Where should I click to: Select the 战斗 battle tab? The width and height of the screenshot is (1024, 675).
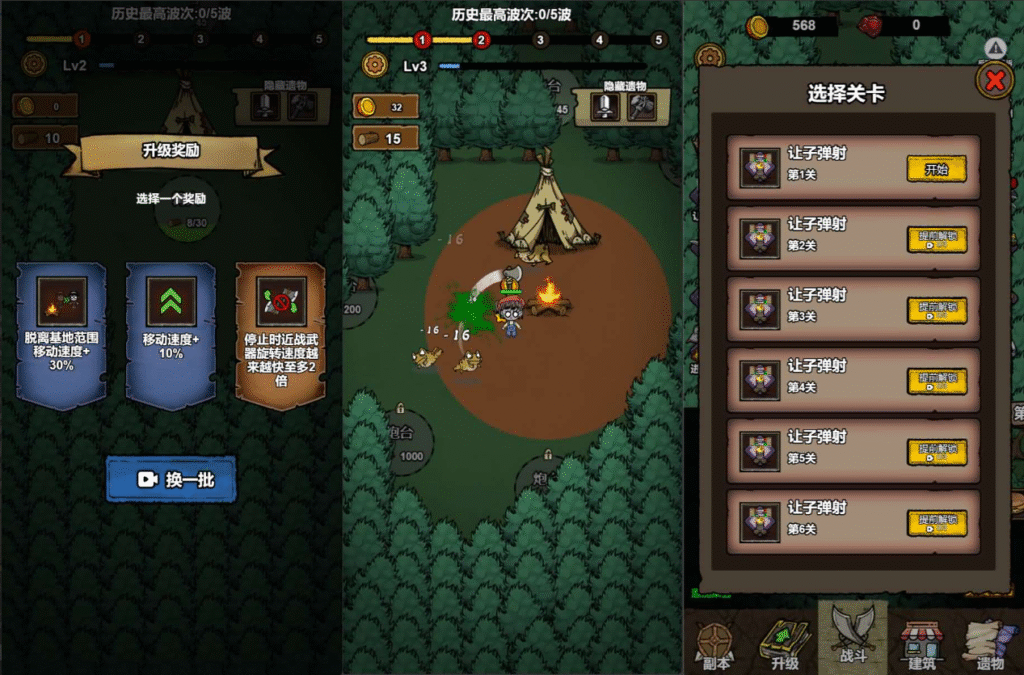pos(852,640)
